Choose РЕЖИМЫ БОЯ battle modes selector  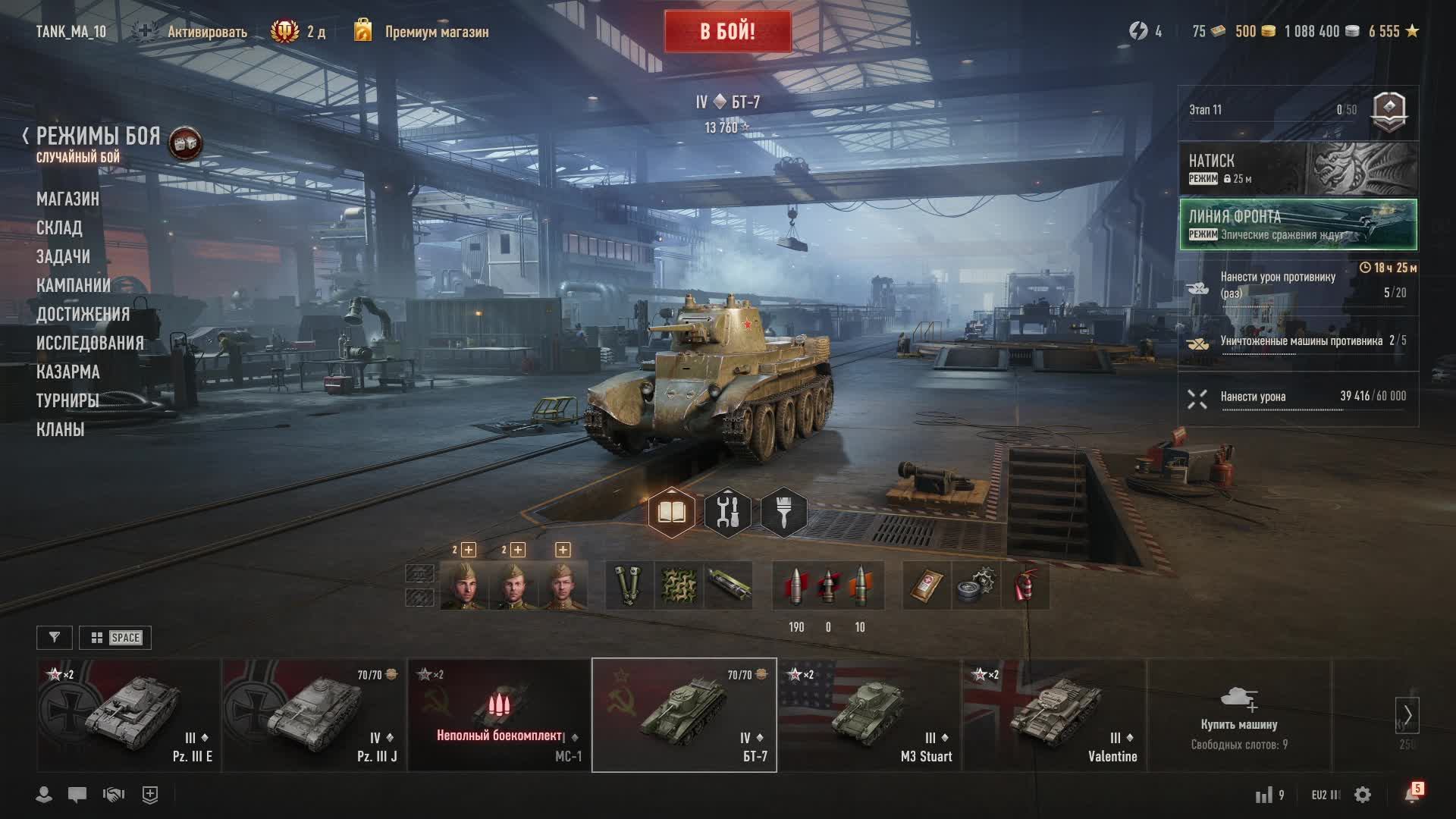click(98, 137)
